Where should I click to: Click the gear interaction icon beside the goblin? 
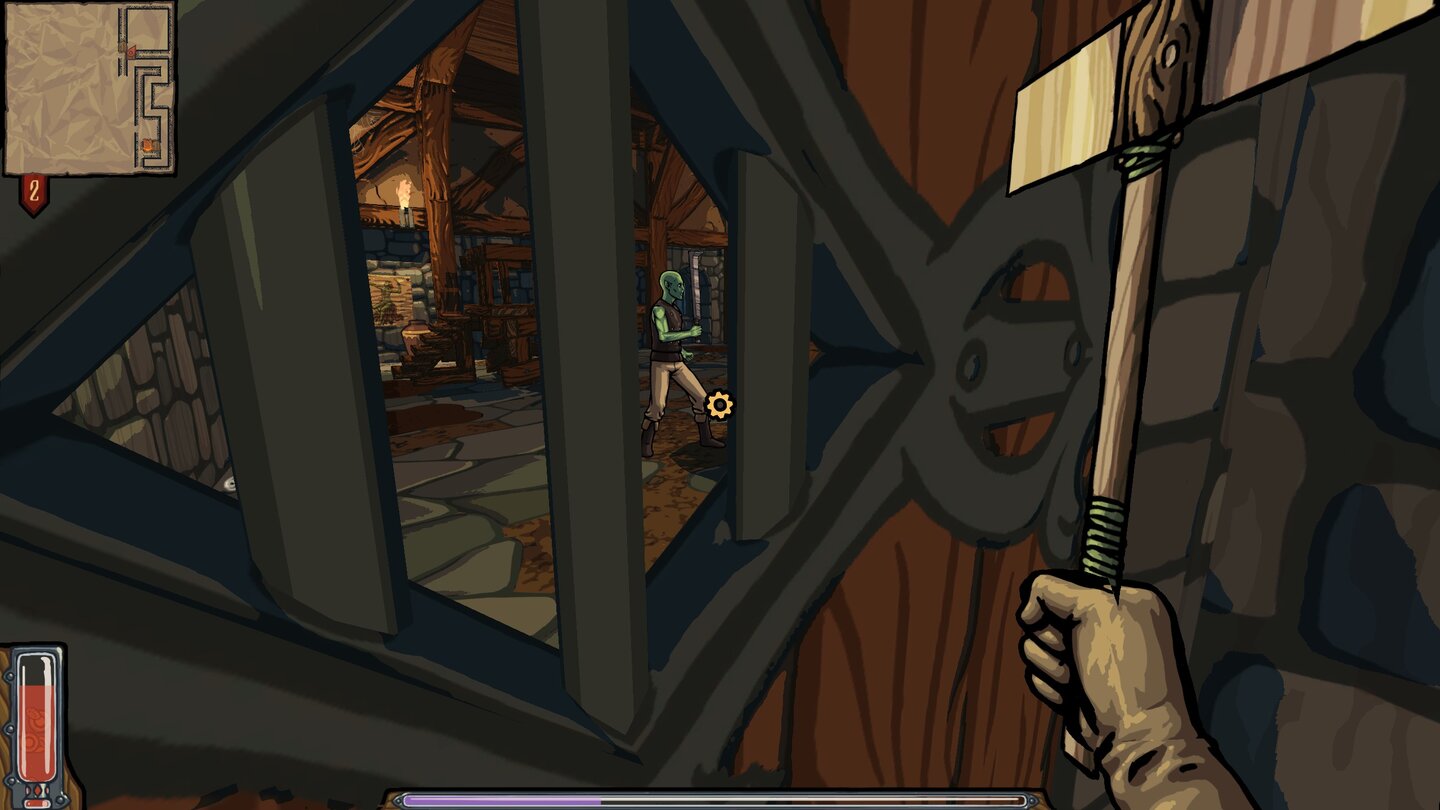[x=720, y=406]
